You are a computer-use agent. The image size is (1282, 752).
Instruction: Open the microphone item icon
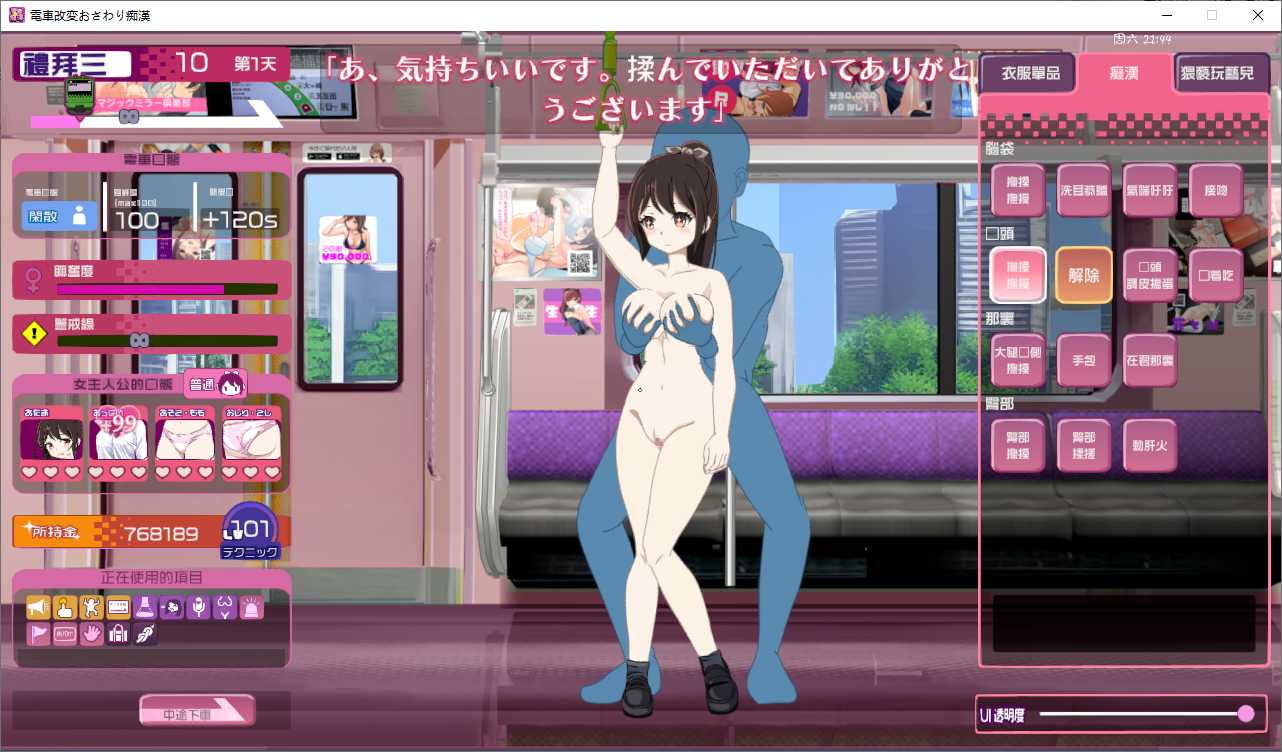click(x=197, y=607)
